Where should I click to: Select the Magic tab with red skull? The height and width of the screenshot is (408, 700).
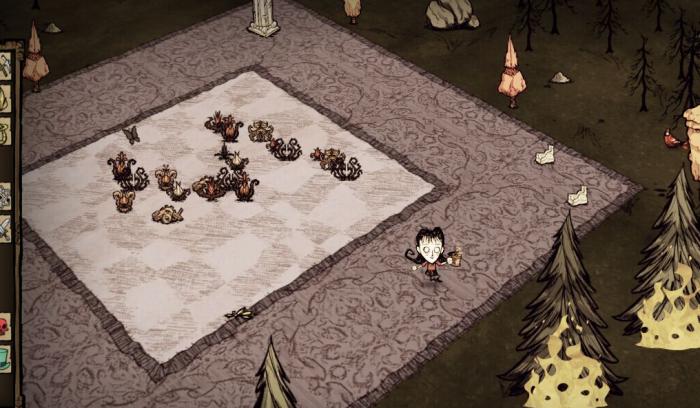tap(4, 326)
